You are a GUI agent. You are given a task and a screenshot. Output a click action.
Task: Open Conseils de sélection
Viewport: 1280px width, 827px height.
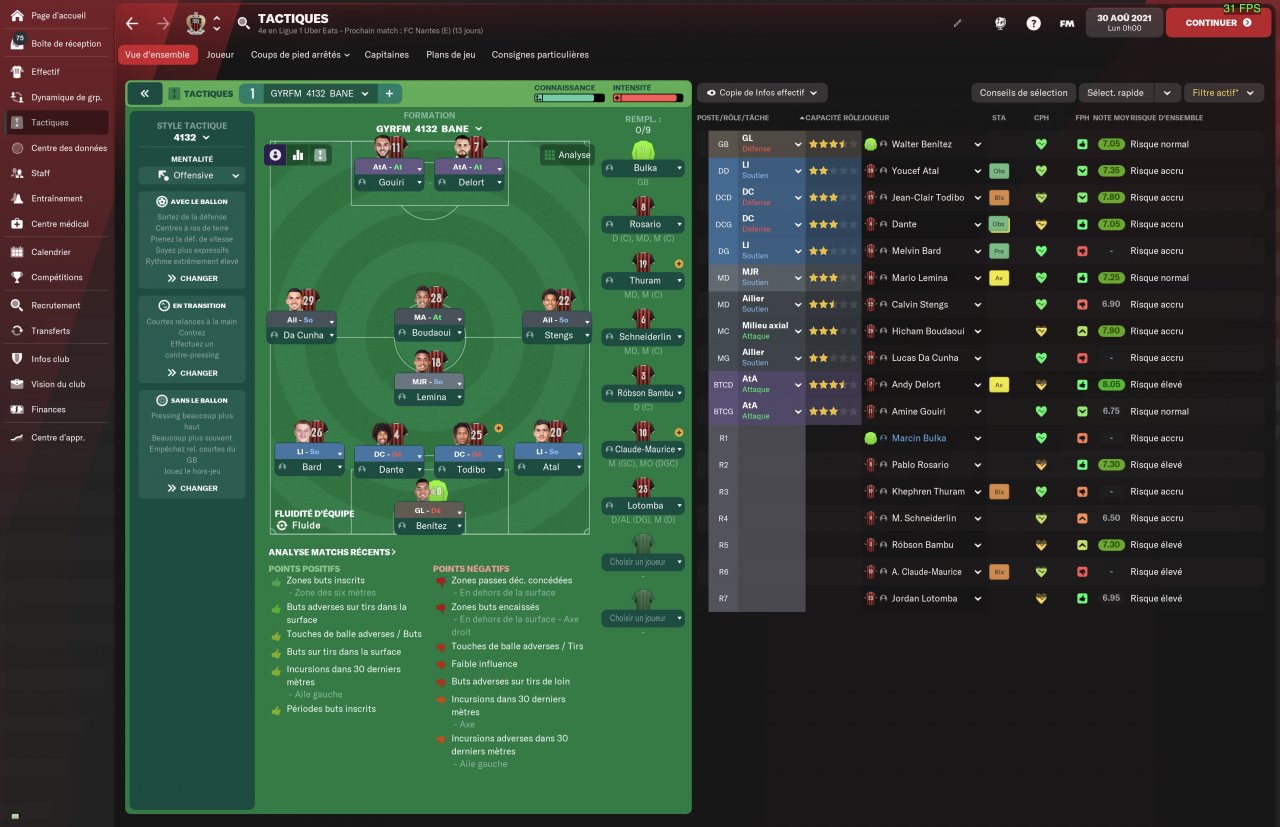(1023, 93)
